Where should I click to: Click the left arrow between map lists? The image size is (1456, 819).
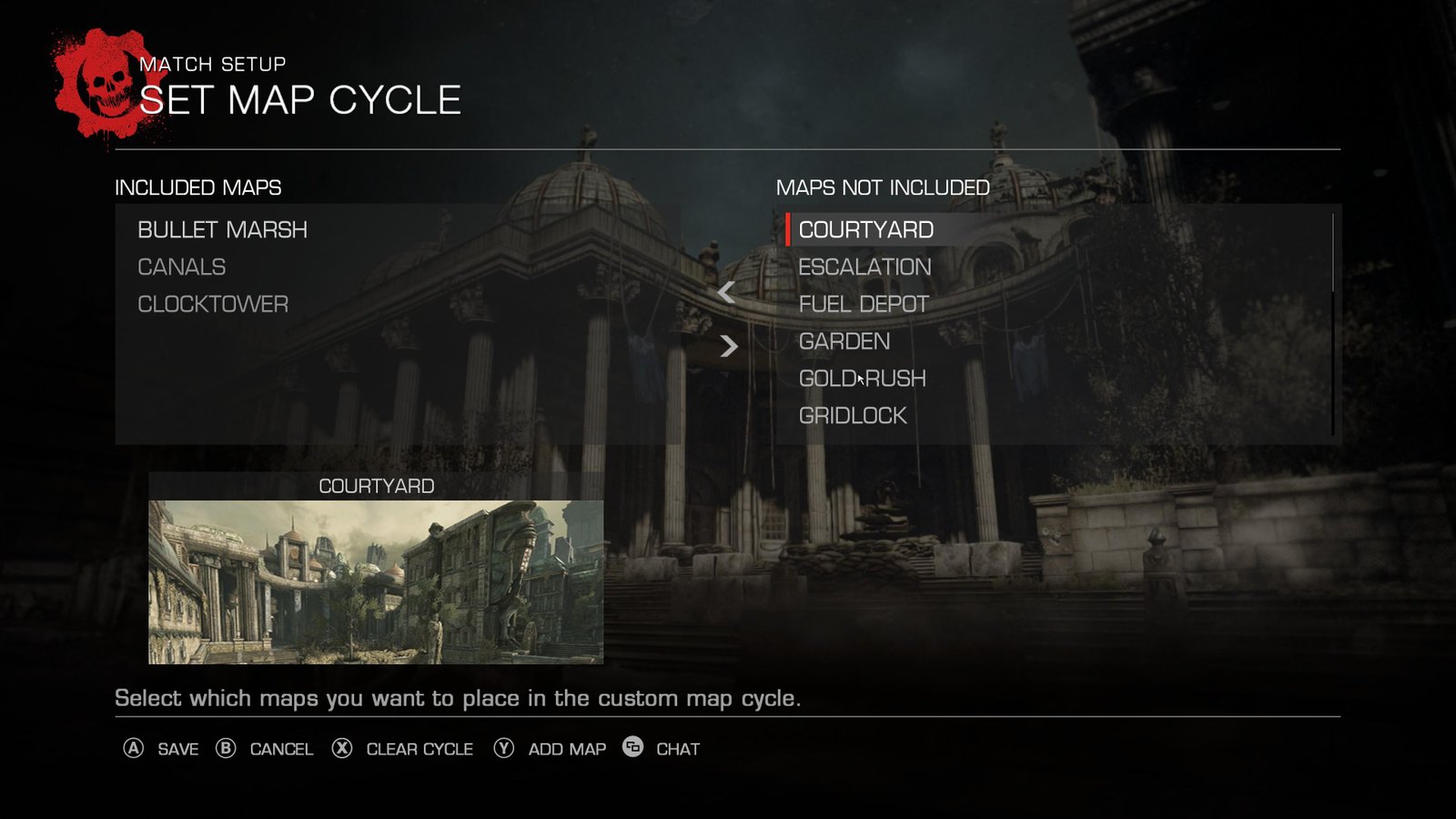[726, 292]
